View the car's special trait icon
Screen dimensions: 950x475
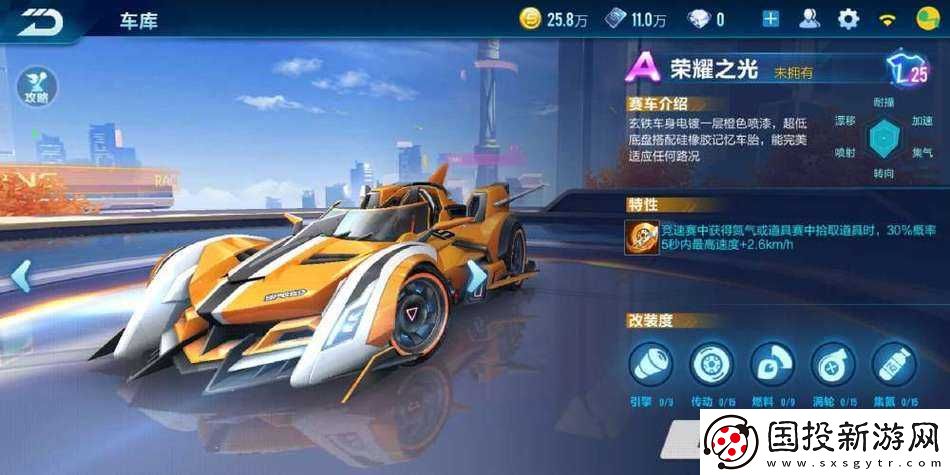click(x=642, y=236)
